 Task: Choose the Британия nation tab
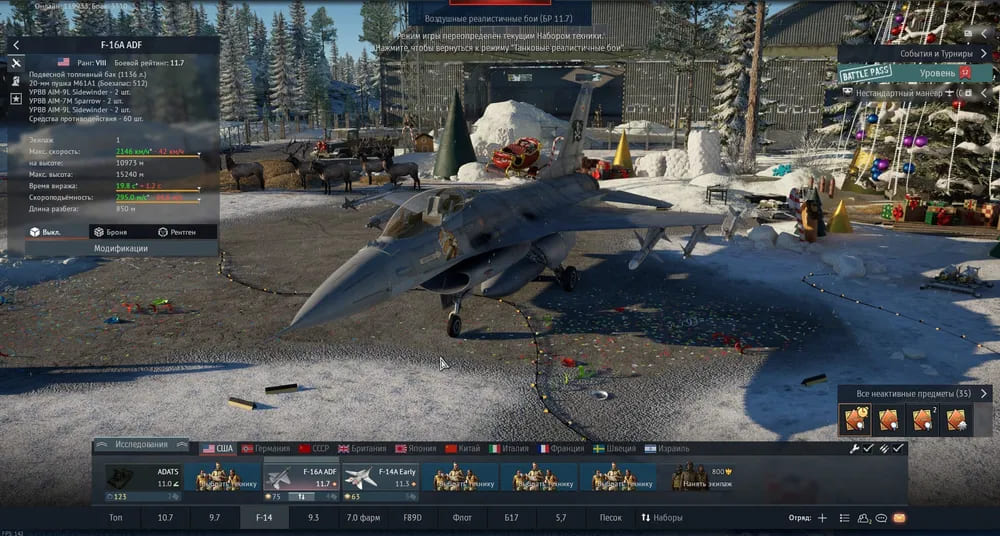coord(361,449)
